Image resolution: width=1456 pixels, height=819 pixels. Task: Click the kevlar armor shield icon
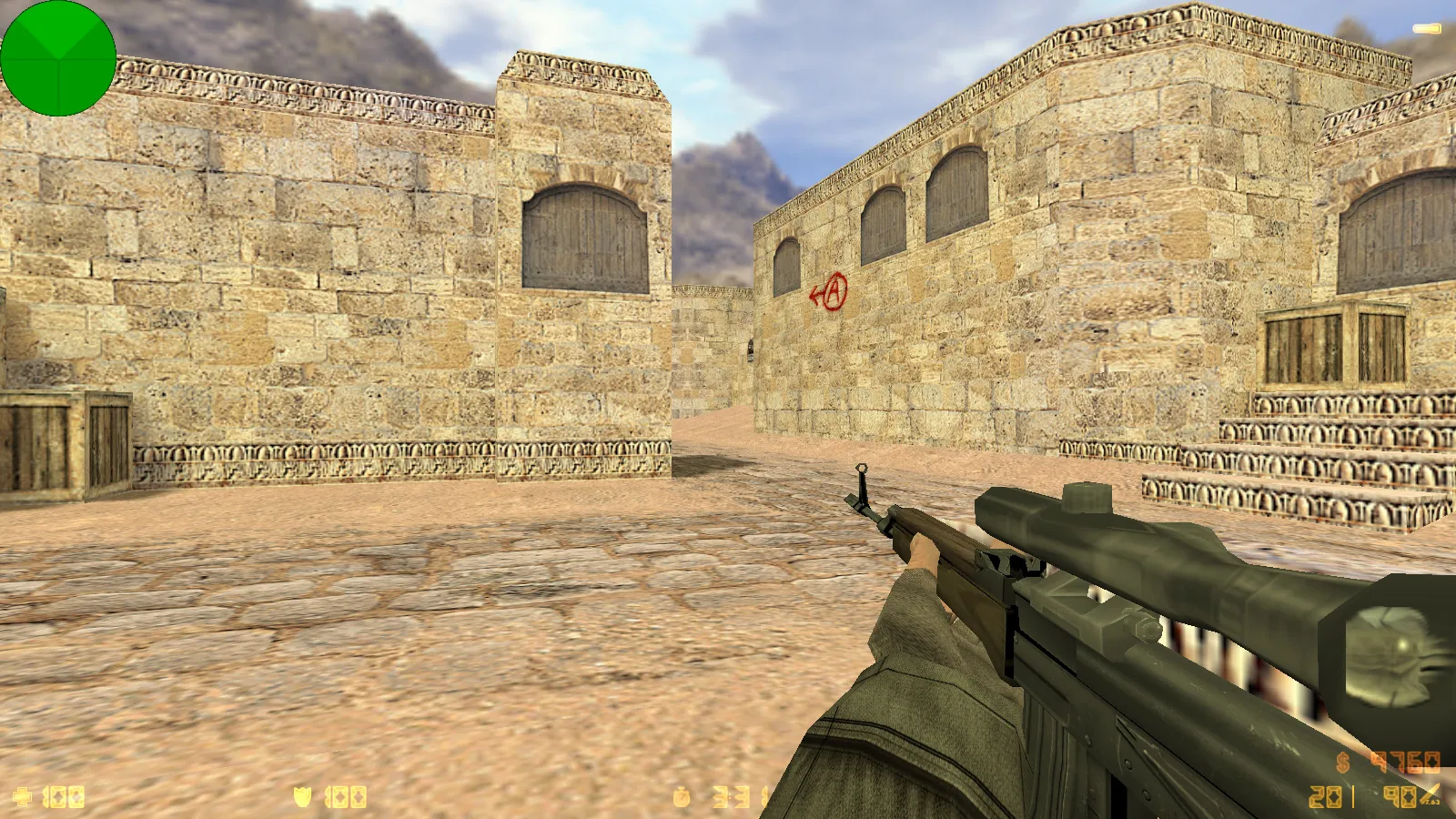click(302, 797)
